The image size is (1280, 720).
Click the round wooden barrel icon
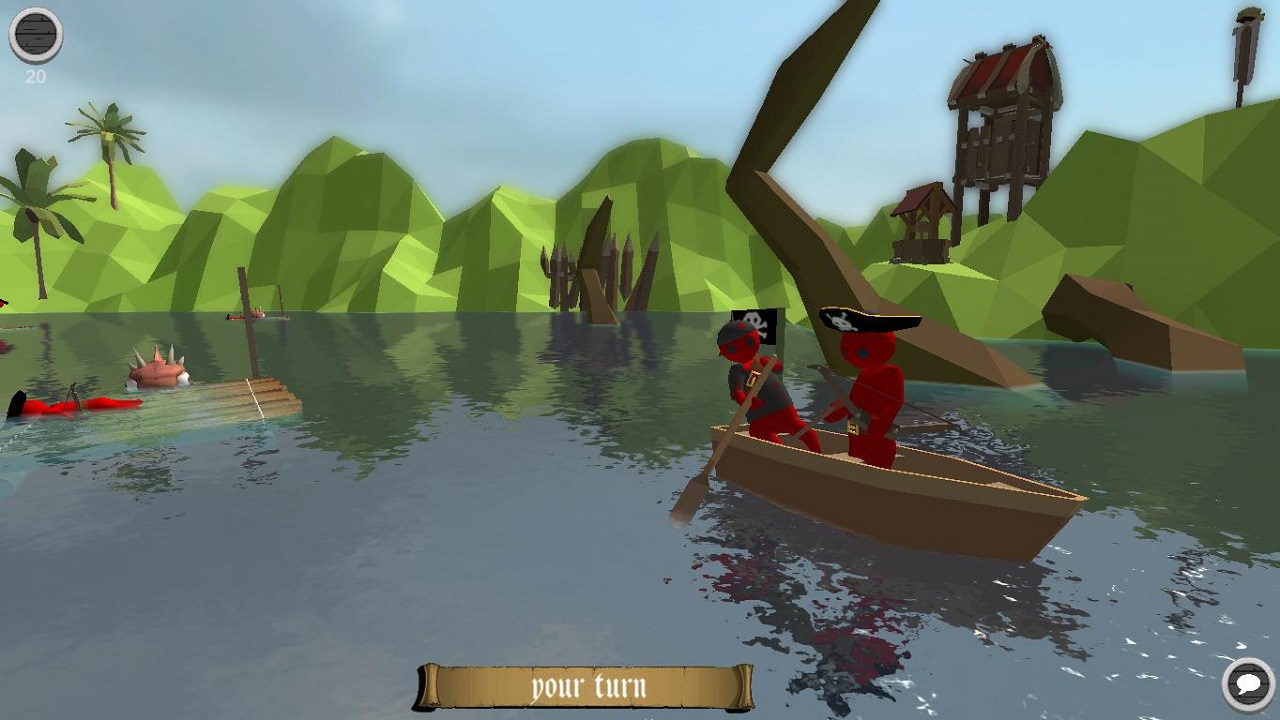tap(36, 35)
